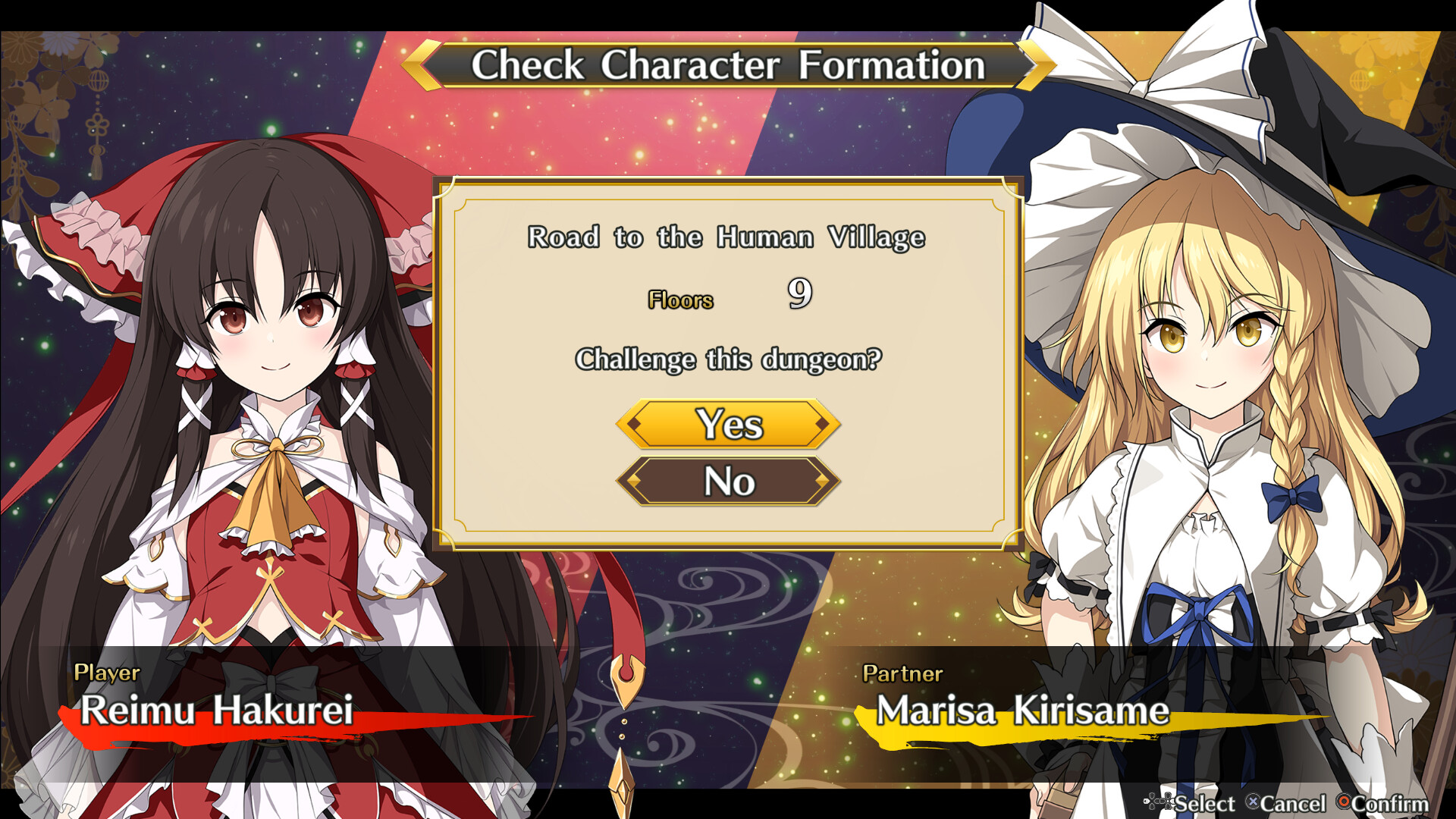This screenshot has width=1456, height=819.
Task: Click the Challenge this dungeon prompt text
Action: click(728, 359)
